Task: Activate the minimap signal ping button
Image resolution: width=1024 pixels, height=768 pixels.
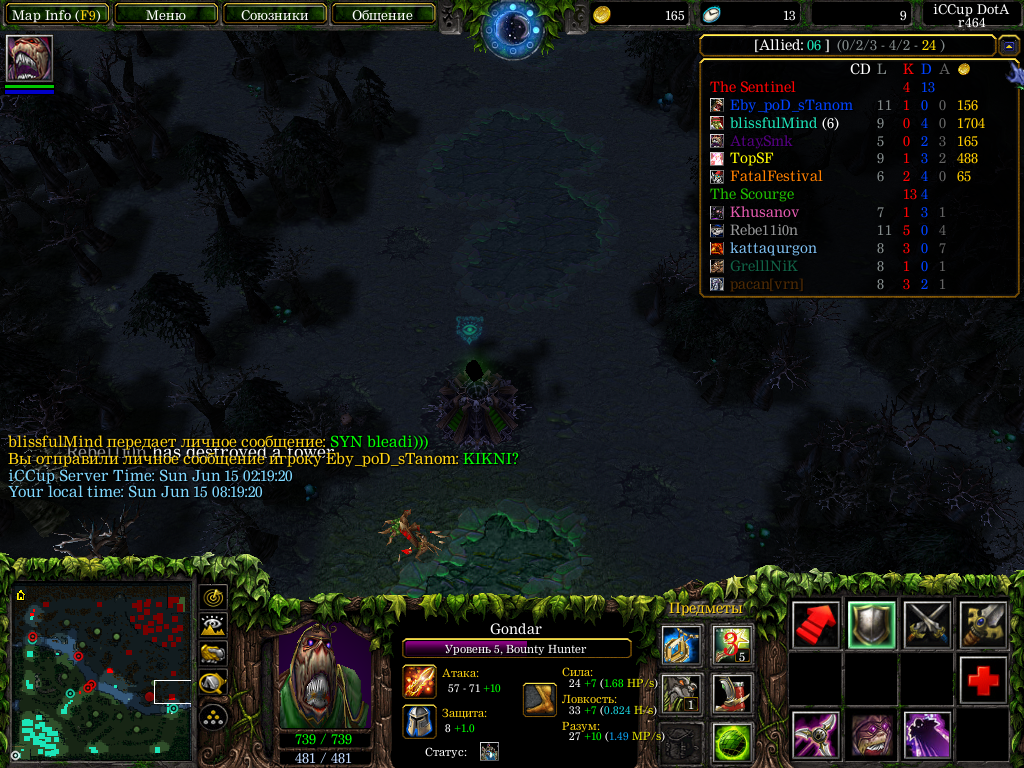Action: click(x=213, y=598)
